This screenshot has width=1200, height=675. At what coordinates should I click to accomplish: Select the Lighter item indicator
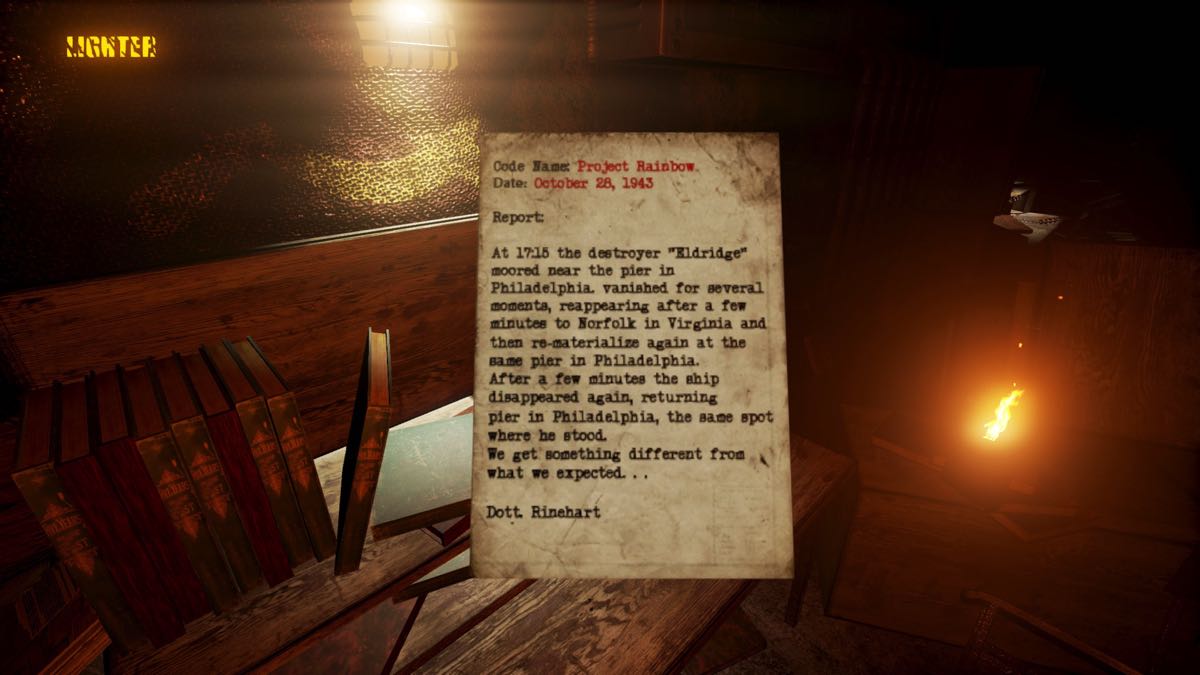click(x=111, y=47)
